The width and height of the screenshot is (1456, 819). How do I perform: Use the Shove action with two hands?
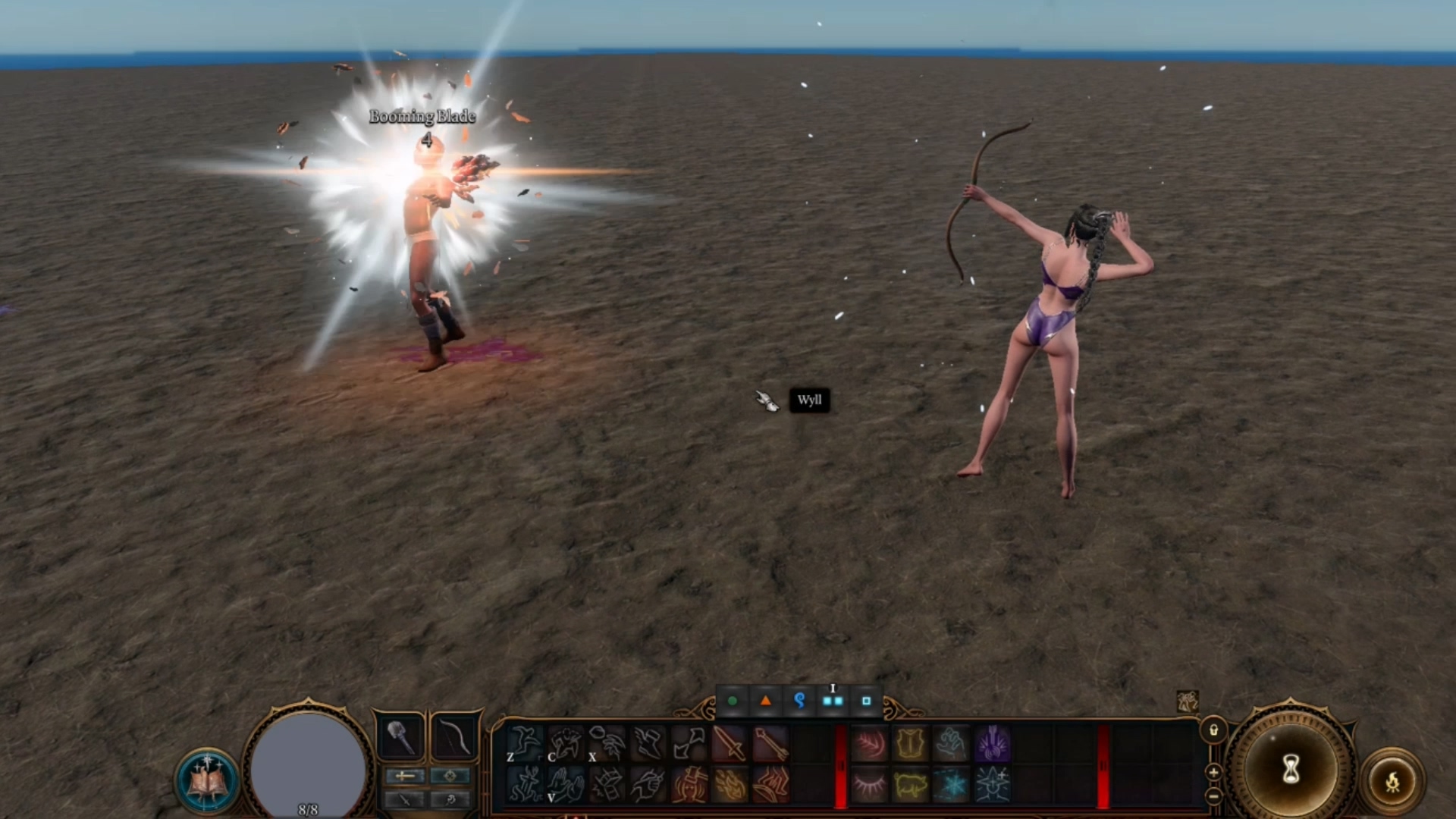click(x=566, y=784)
